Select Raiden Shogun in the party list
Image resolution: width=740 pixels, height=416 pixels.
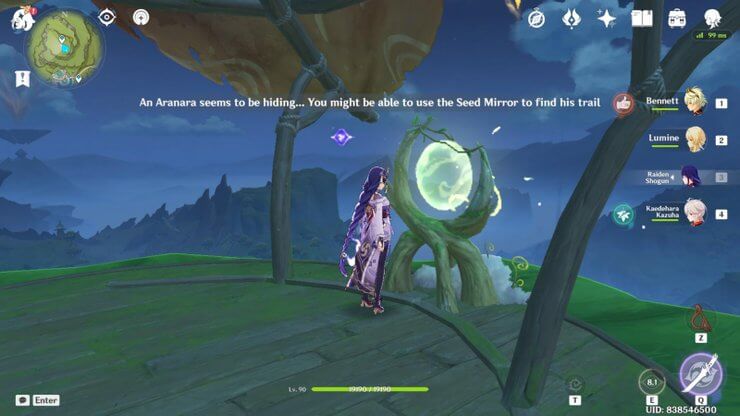click(691, 176)
